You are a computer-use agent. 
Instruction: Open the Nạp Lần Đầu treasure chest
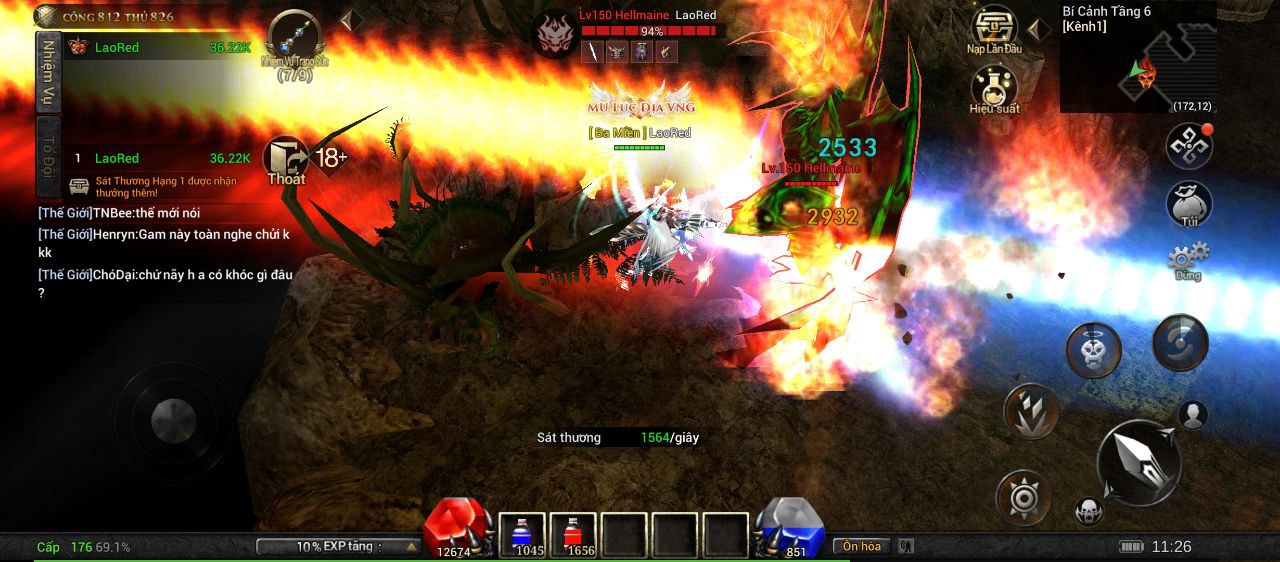[994, 29]
